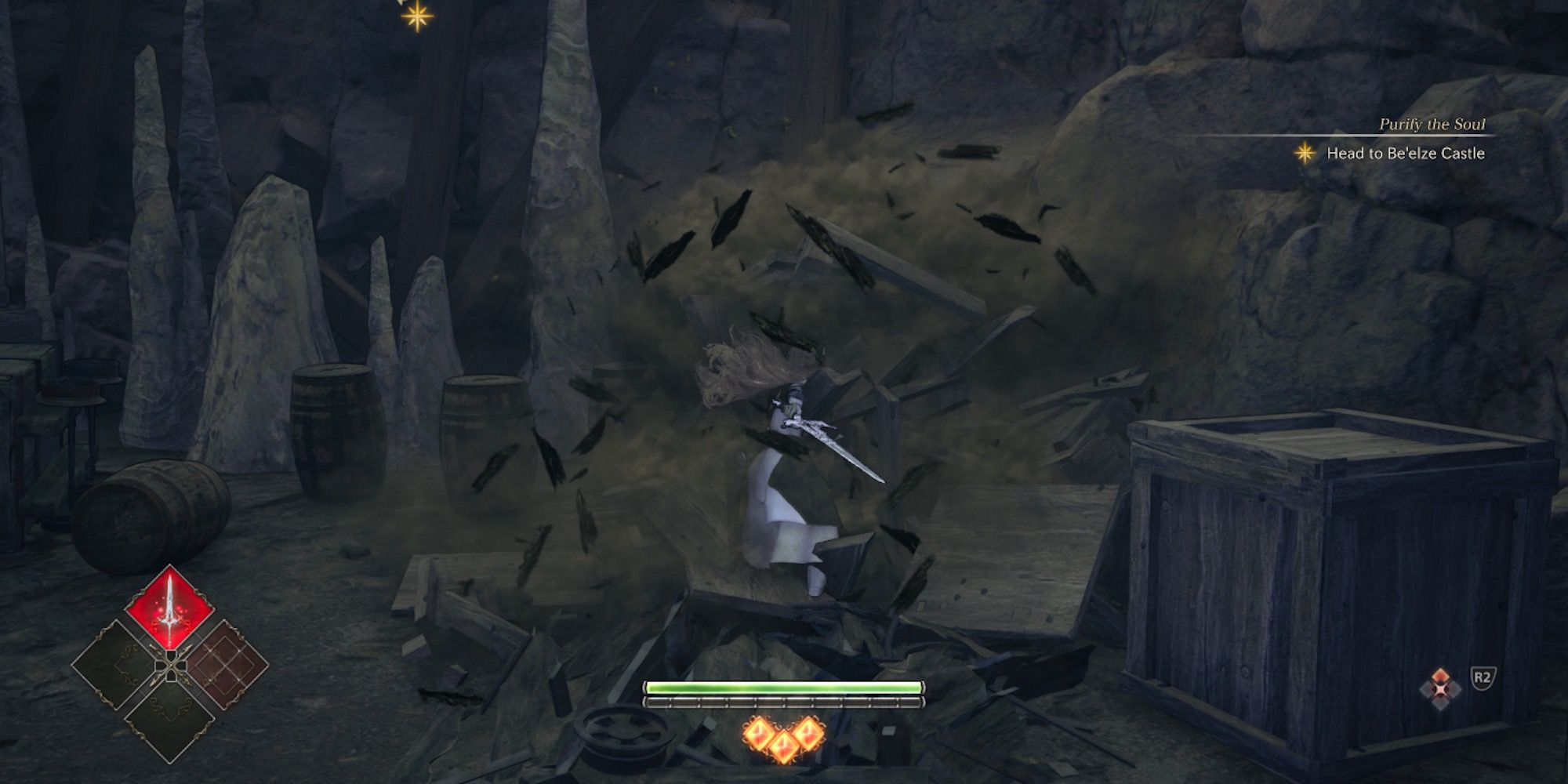The image size is (1568, 784).
Task: Expand the Purify the Soul quest entry
Action: [1433, 124]
